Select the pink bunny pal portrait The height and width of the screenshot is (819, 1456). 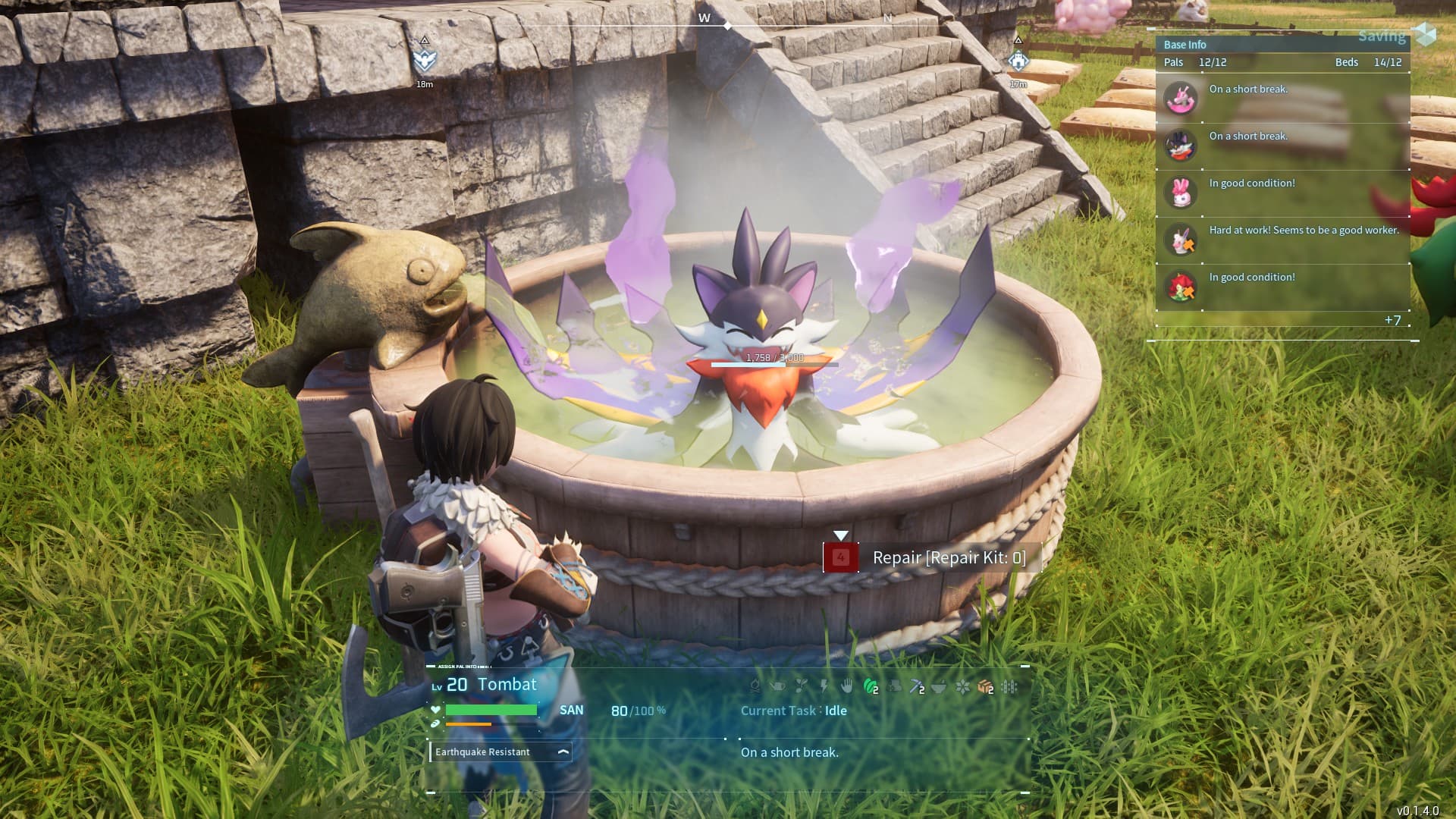coord(1181,193)
